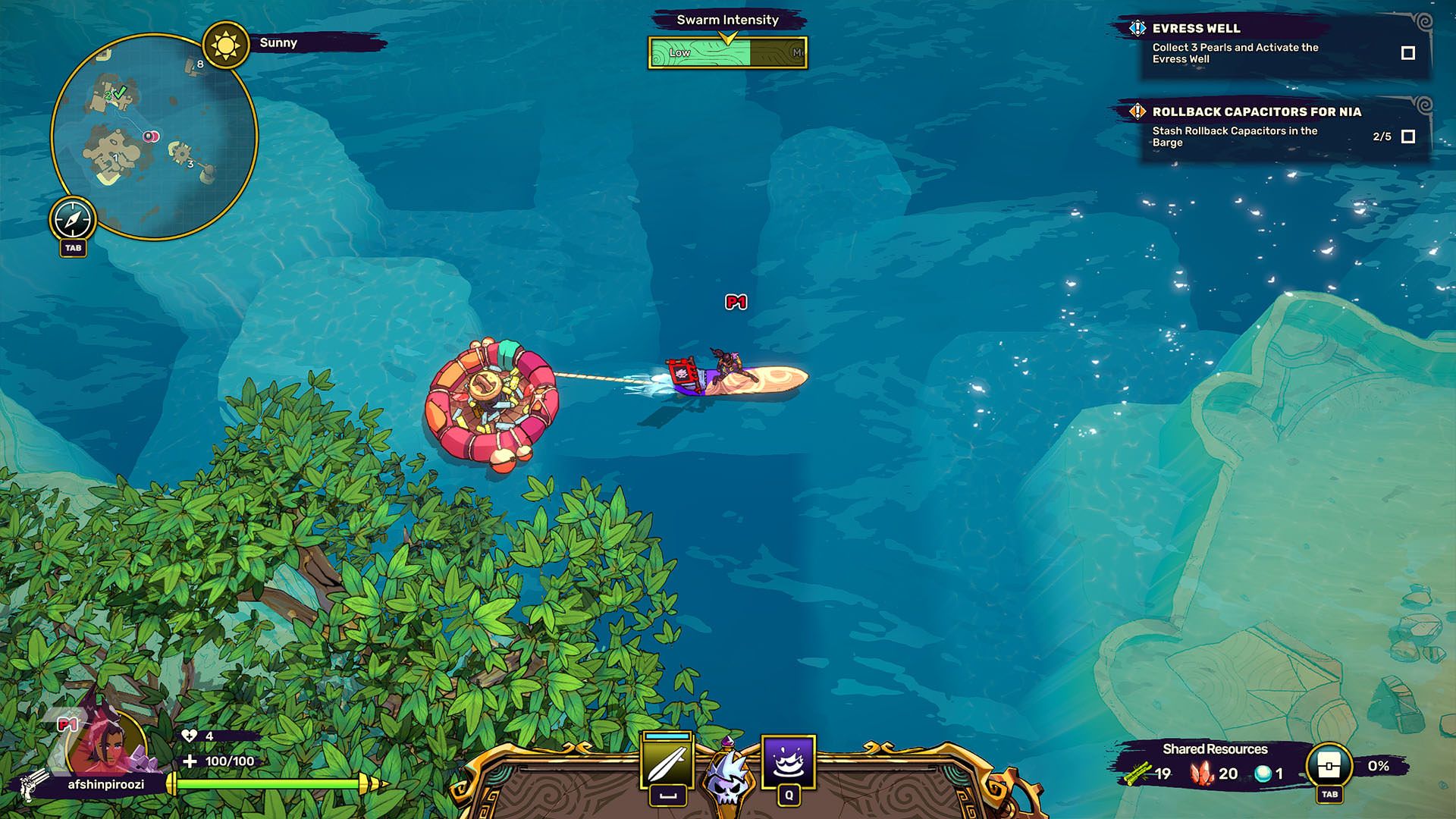Viewport: 1456px width, 819px height.
Task: Click the red crystal shared resource
Action: click(x=1202, y=773)
